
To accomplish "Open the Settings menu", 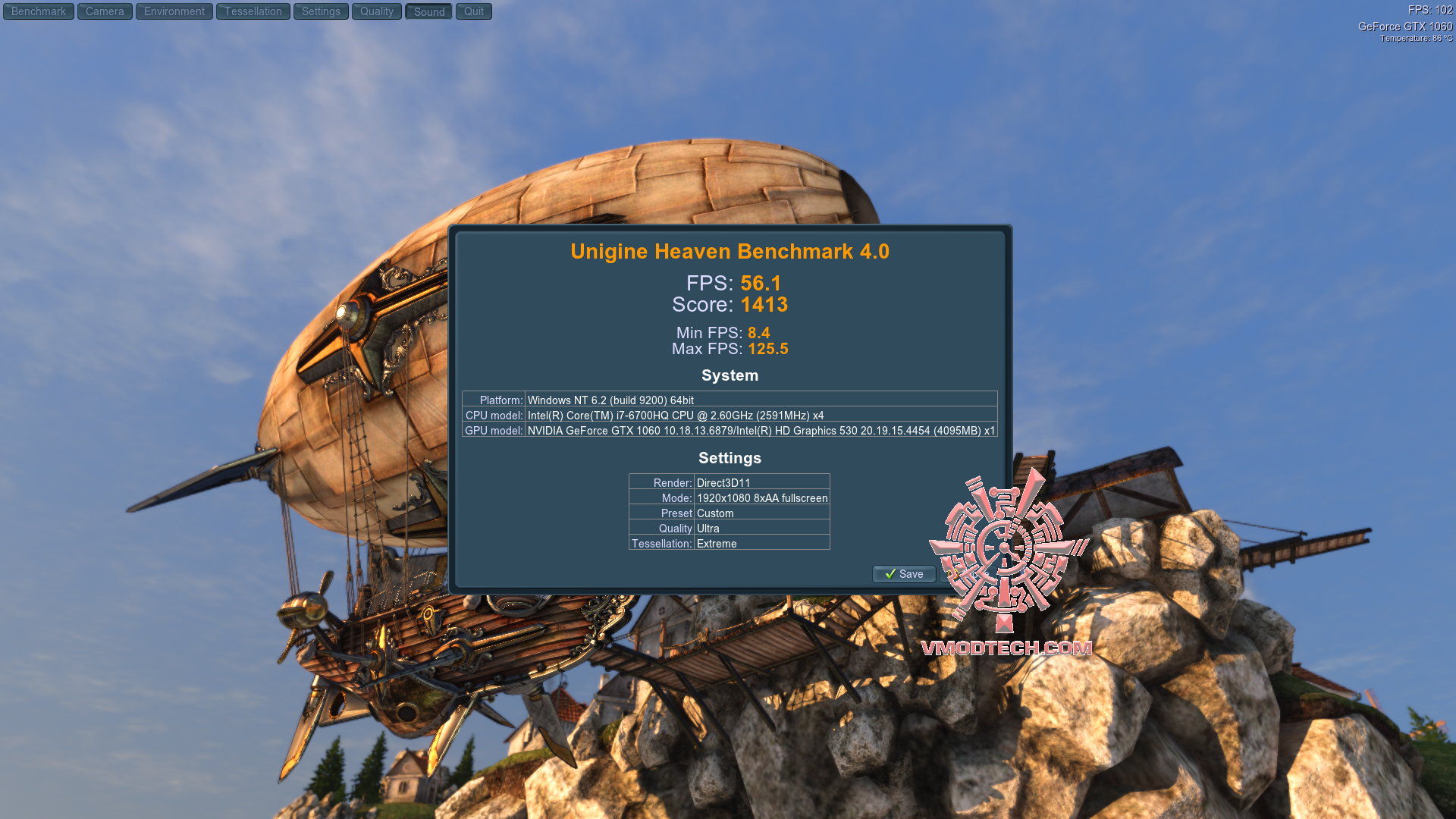I will (x=320, y=11).
